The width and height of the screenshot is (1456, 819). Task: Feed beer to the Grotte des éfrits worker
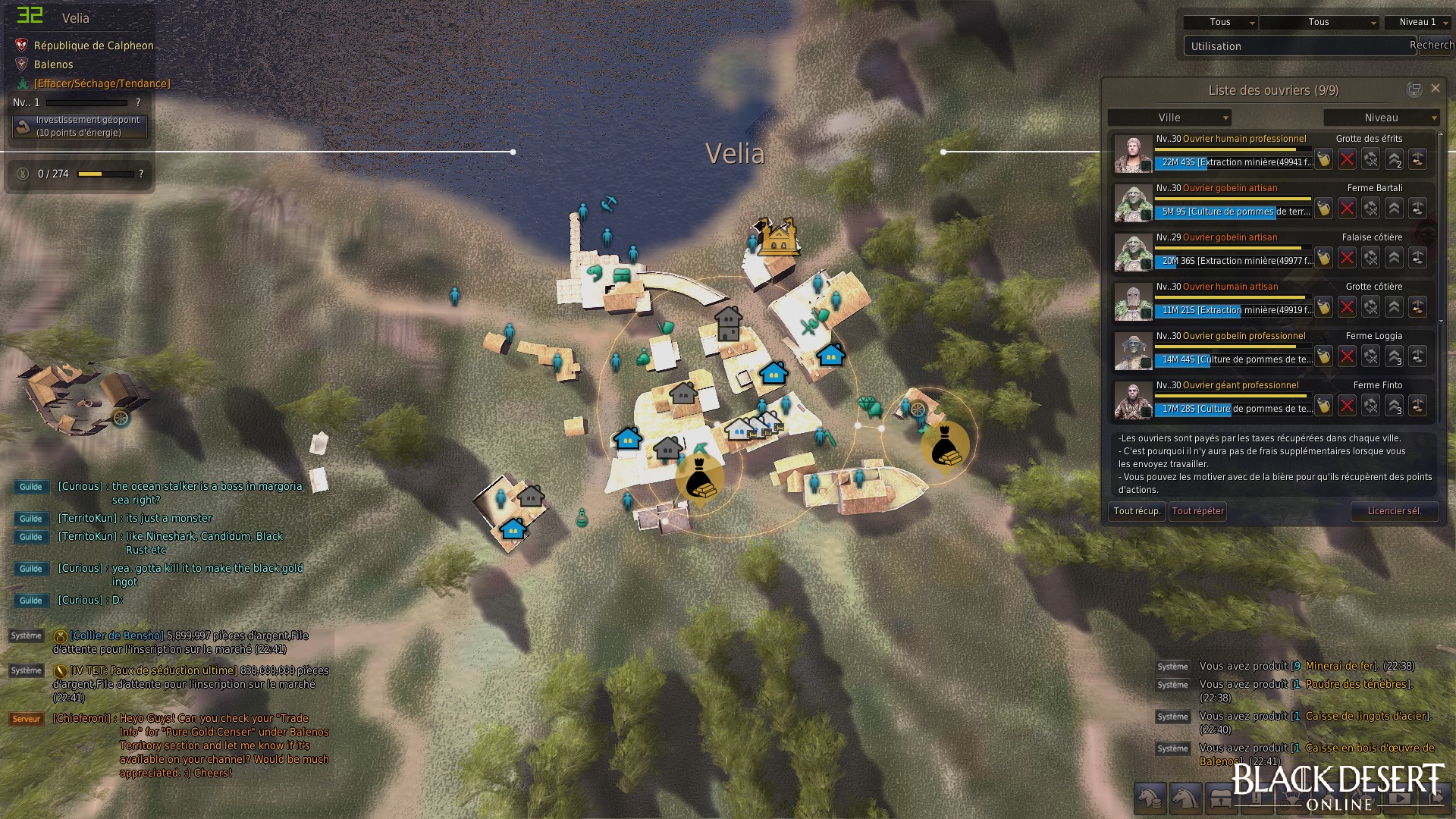[1323, 159]
